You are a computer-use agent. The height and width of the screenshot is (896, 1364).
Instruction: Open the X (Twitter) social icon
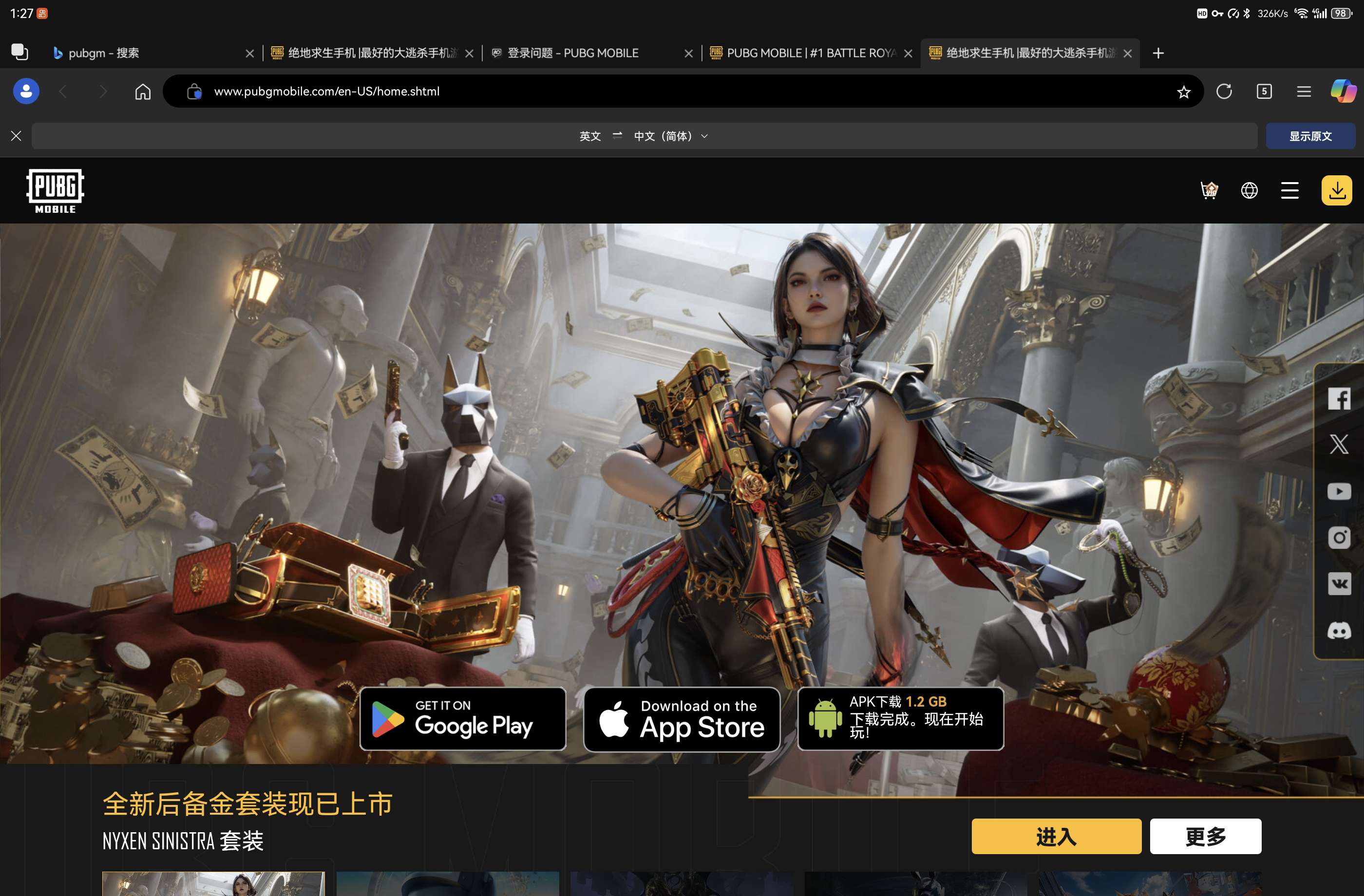click(1339, 444)
